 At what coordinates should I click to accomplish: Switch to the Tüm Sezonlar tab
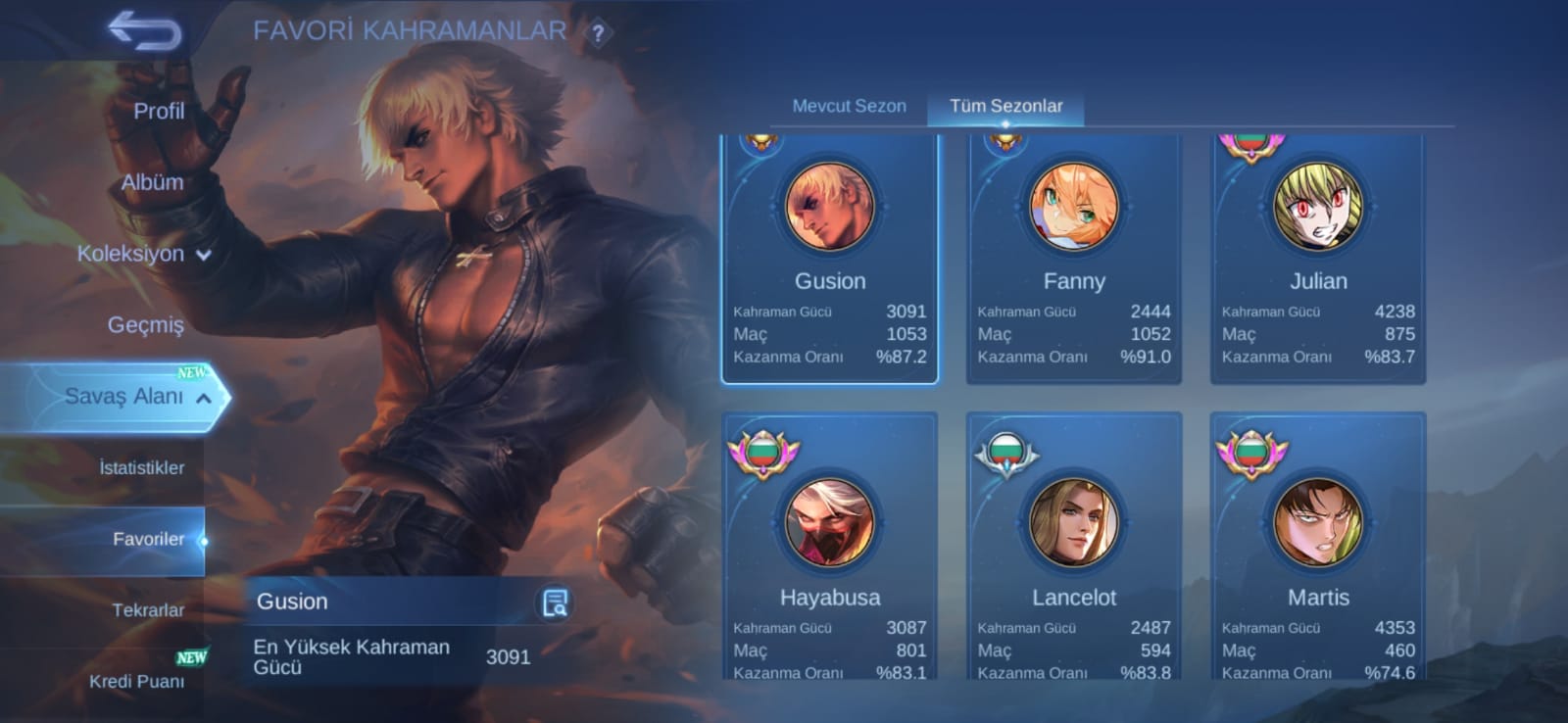(1006, 106)
